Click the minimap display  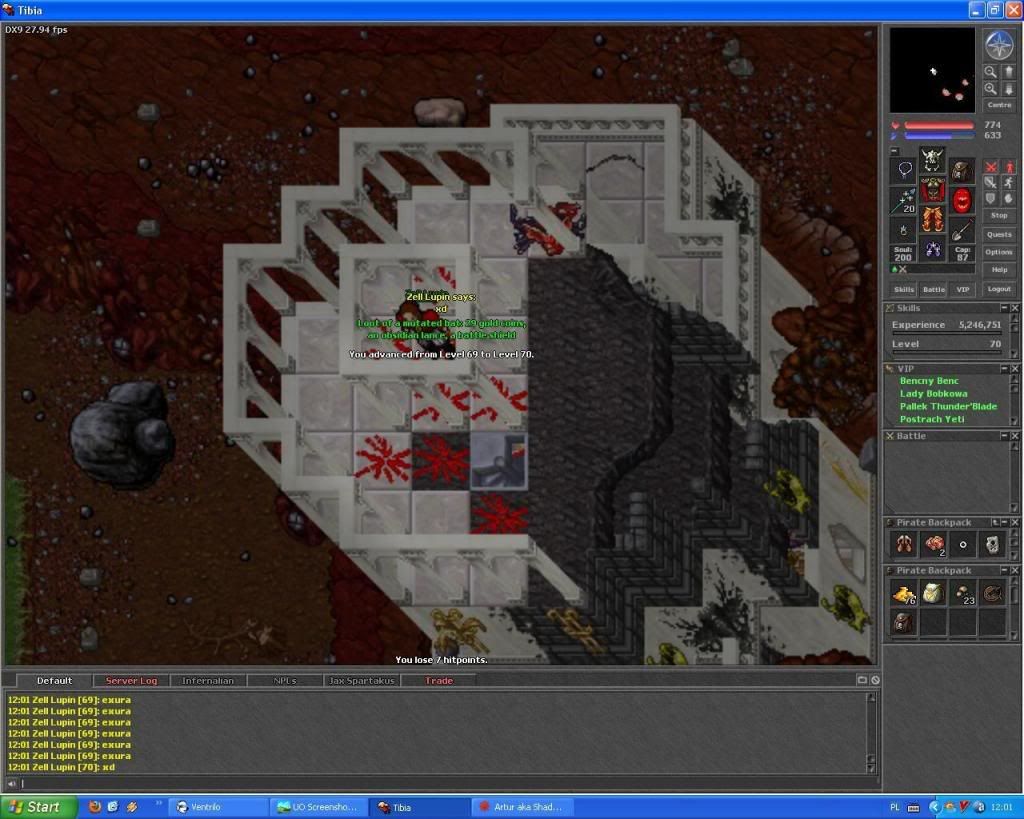(932, 70)
